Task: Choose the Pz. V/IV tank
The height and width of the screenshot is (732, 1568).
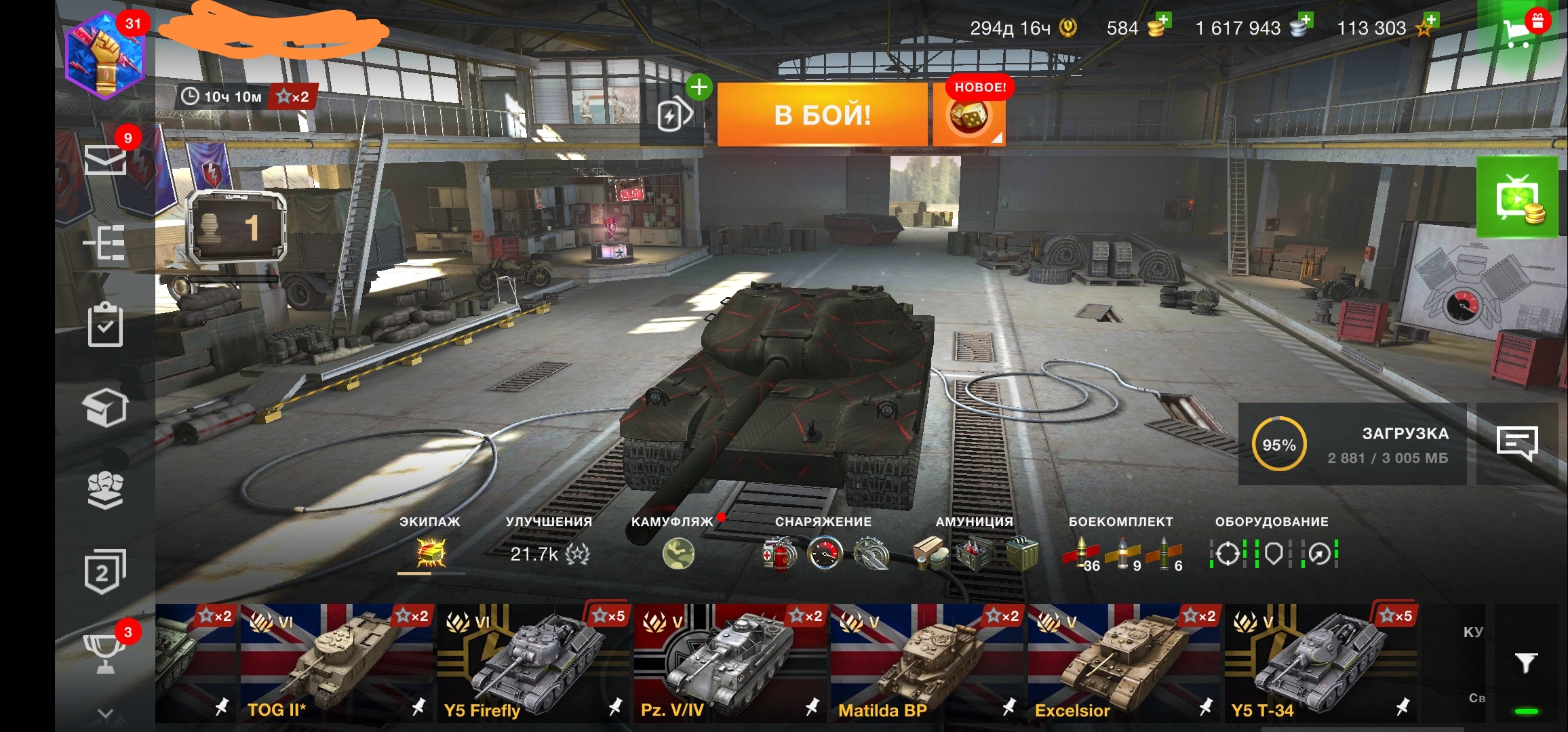Action: [730, 663]
